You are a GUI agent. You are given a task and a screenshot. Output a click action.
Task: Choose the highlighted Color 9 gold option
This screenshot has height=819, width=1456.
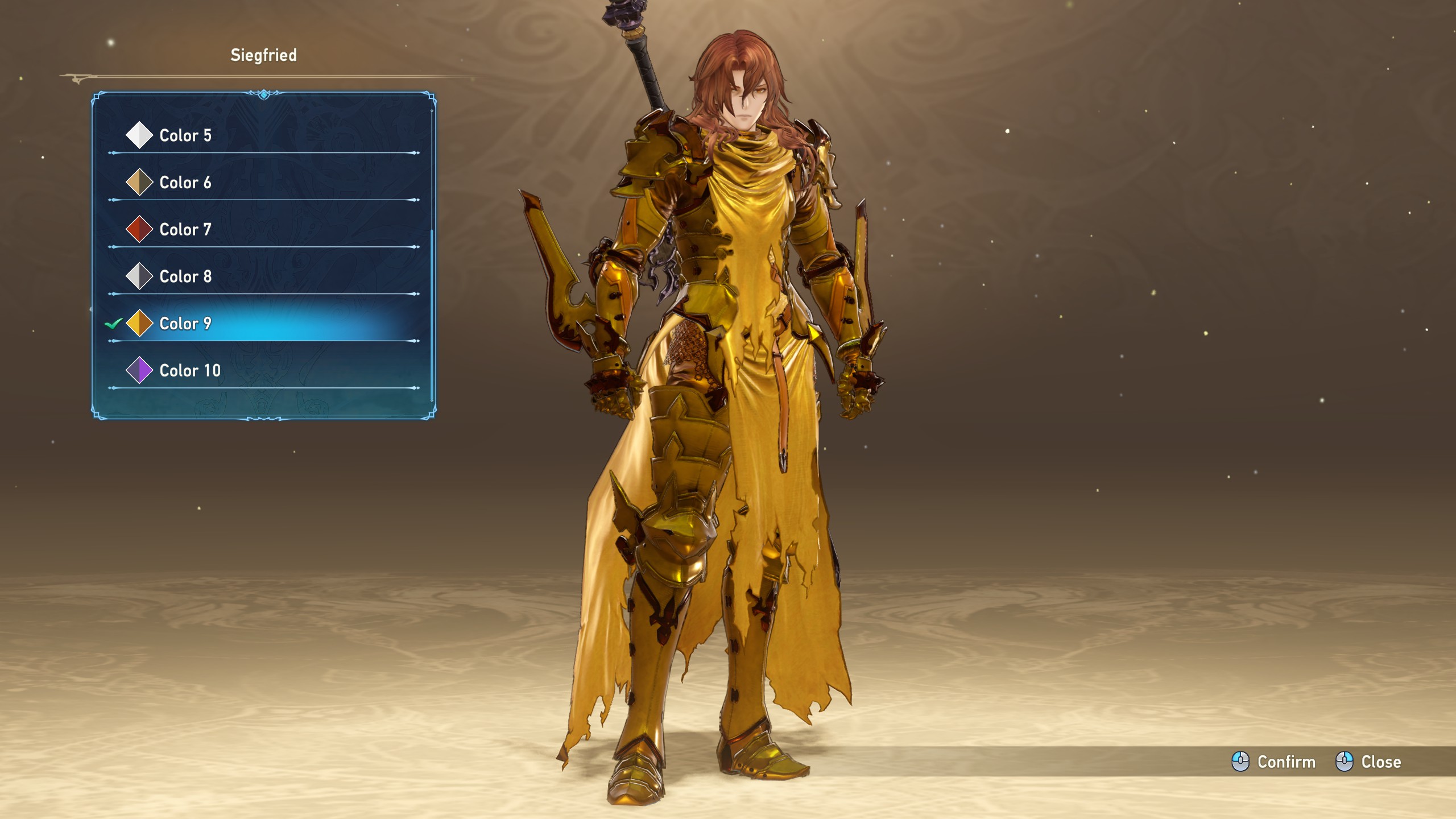point(185,324)
